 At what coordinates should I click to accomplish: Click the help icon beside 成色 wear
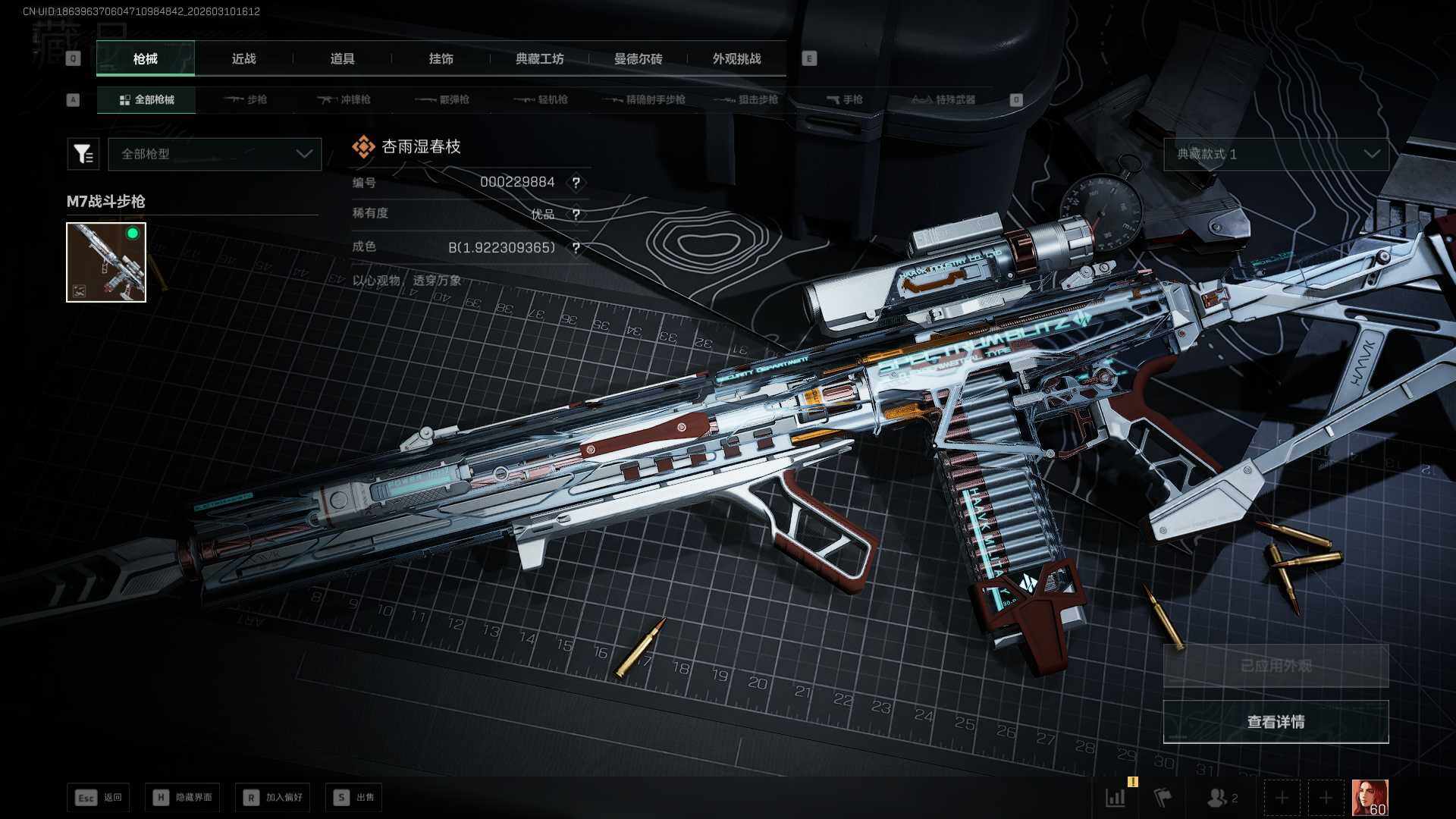(x=576, y=248)
